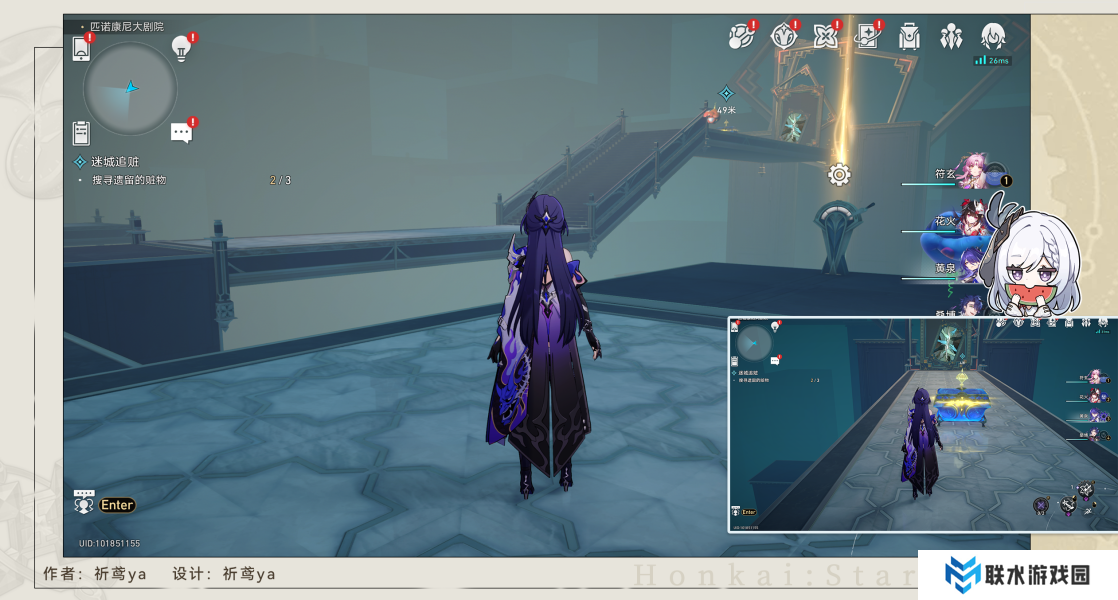Open the chat box icon above Enter

pyautogui.click(x=84, y=501)
